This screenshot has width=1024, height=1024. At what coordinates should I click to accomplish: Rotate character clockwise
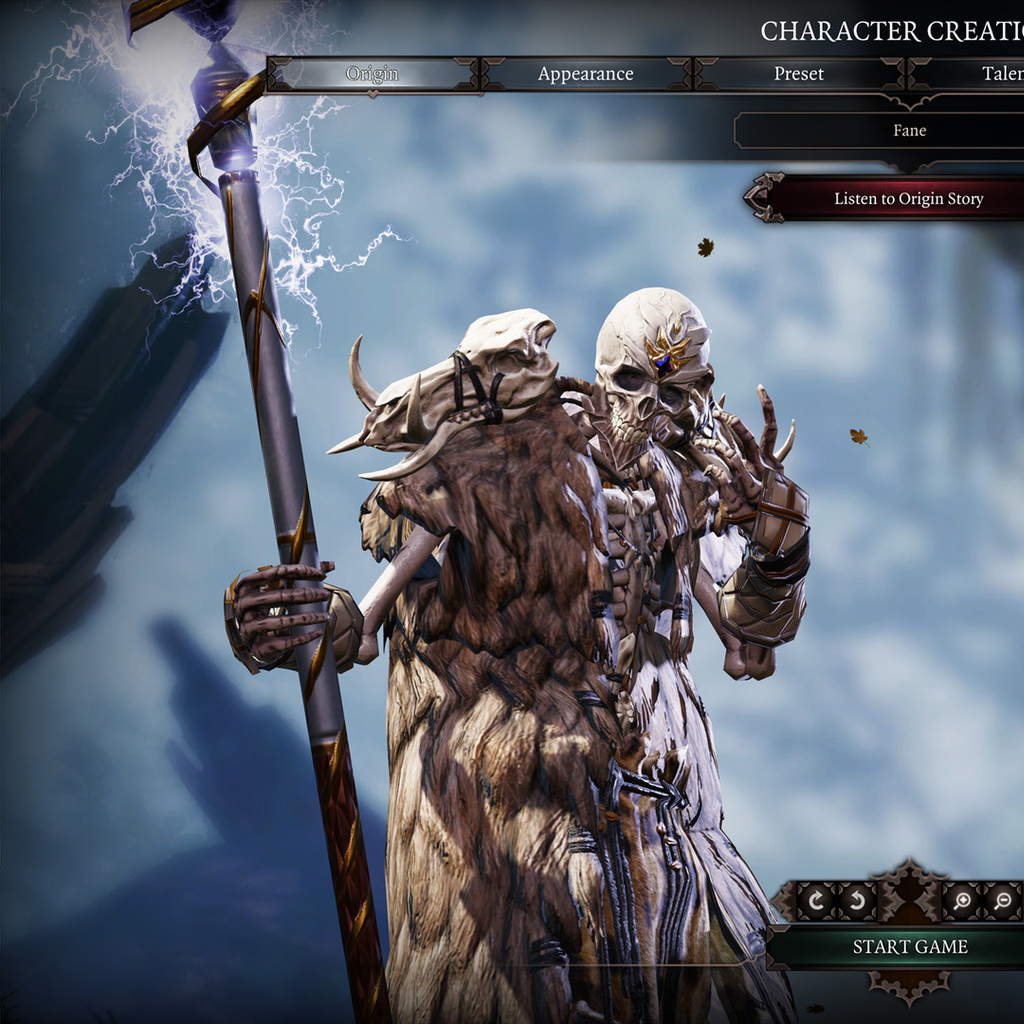(x=816, y=901)
